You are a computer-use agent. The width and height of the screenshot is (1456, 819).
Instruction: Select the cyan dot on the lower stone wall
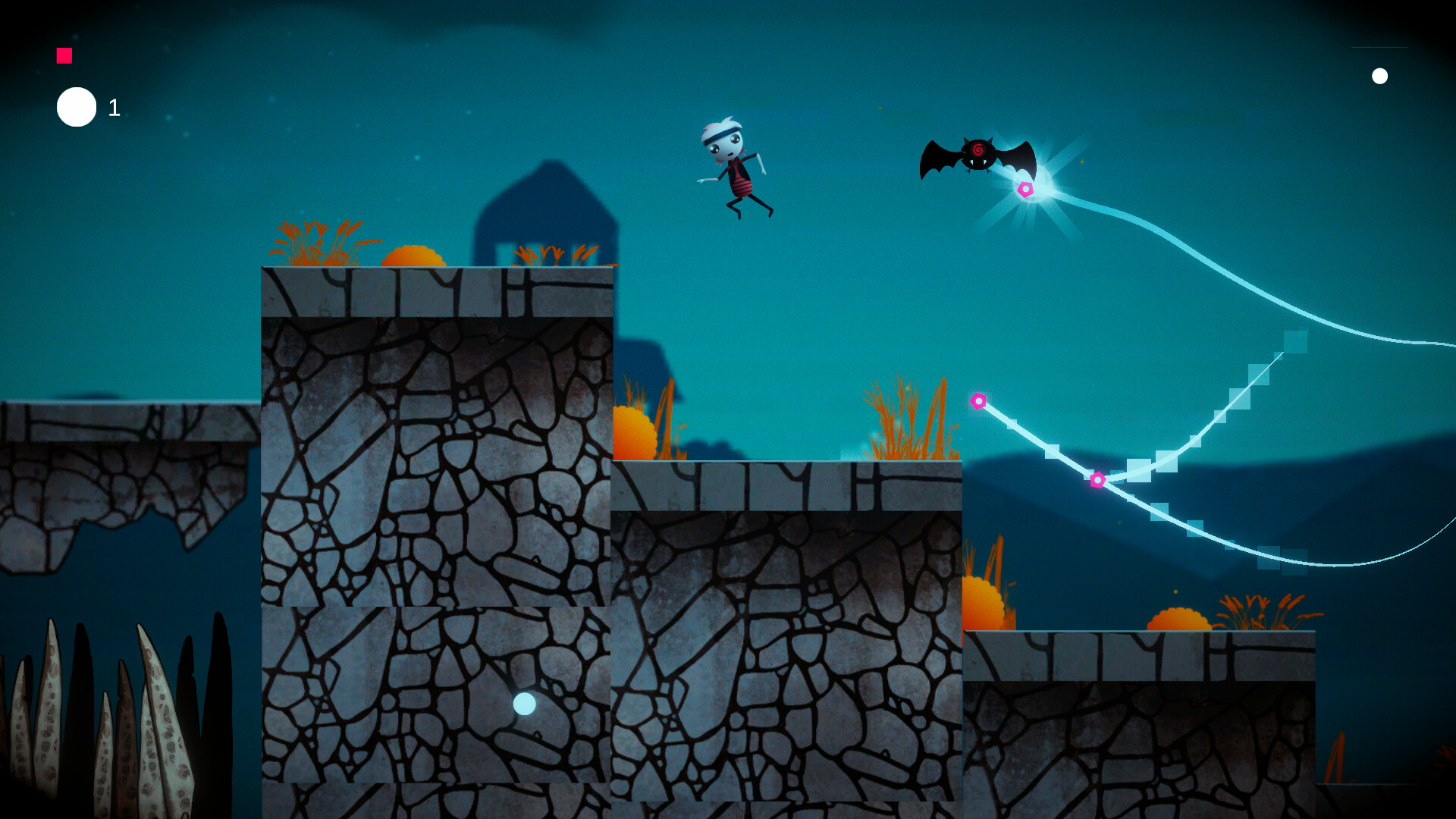pos(523,704)
